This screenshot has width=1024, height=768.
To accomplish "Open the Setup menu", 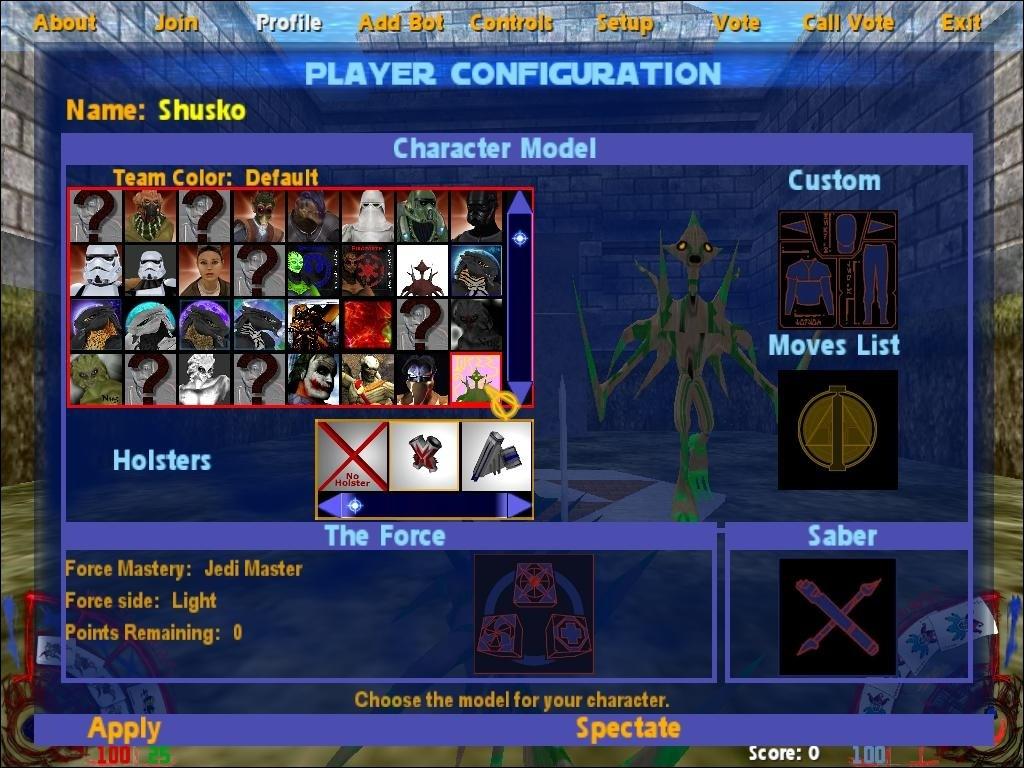I will (624, 22).
